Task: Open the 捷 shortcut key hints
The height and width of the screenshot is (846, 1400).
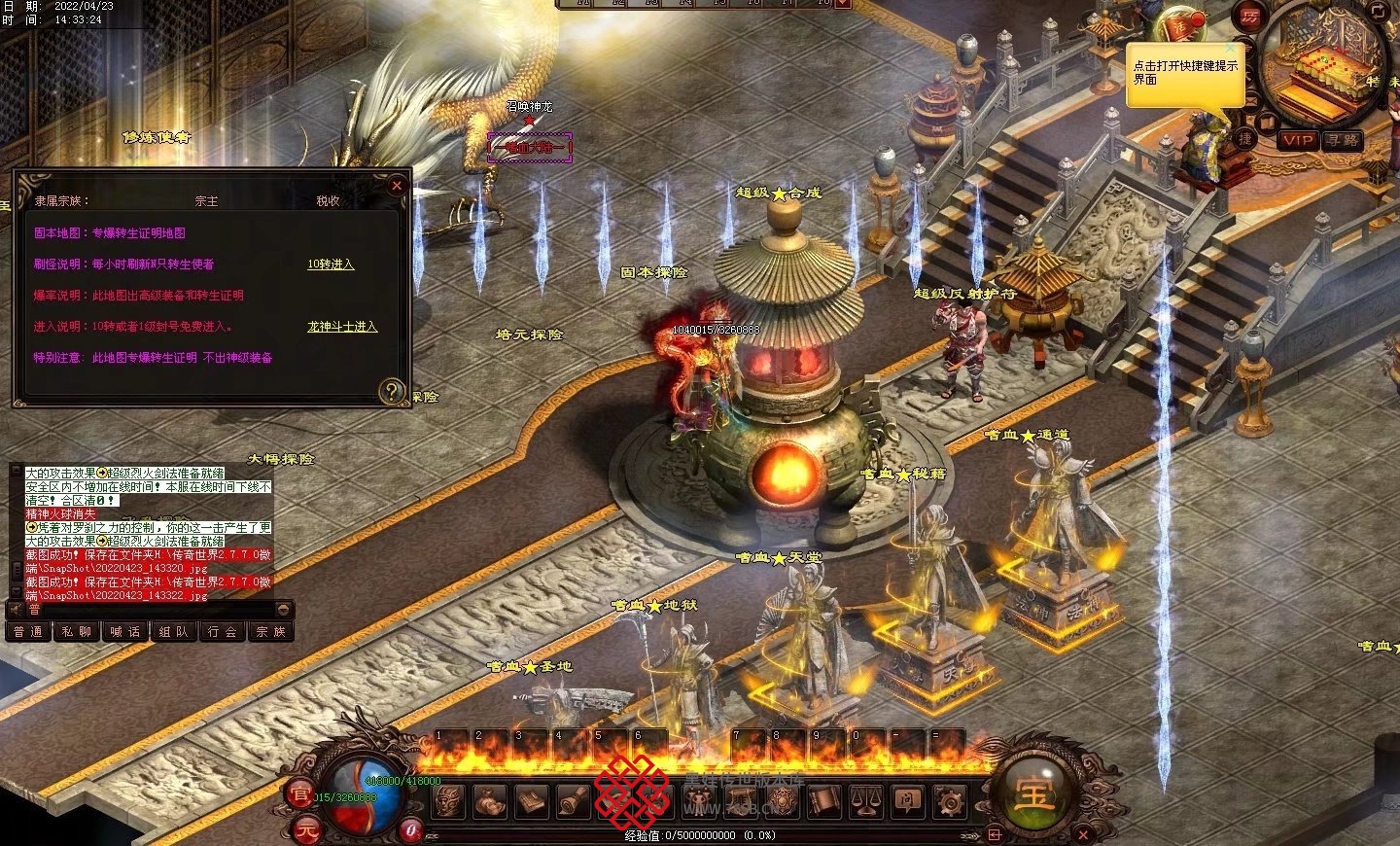Action: point(1244,139)
